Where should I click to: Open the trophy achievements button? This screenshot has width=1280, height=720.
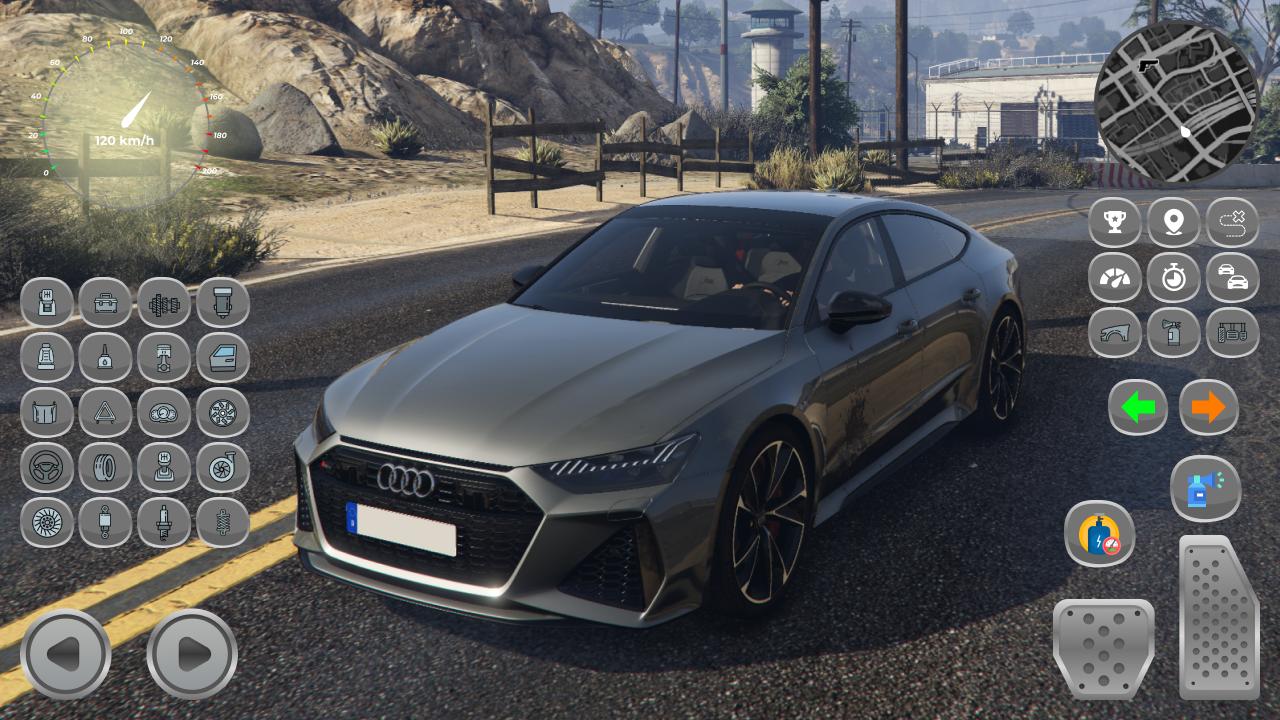pos(1114,222)
